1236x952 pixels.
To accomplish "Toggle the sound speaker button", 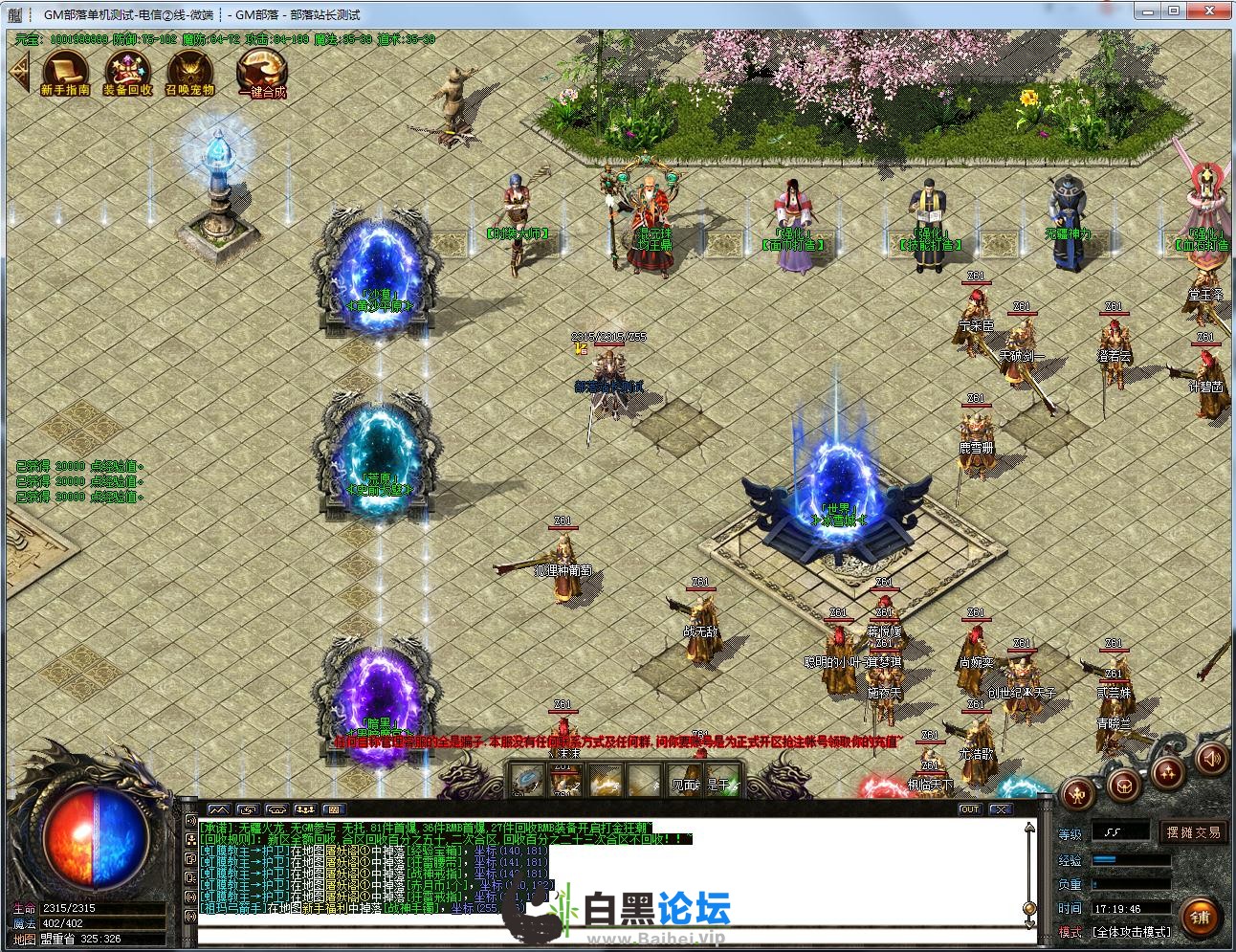I will (1211, 760).
